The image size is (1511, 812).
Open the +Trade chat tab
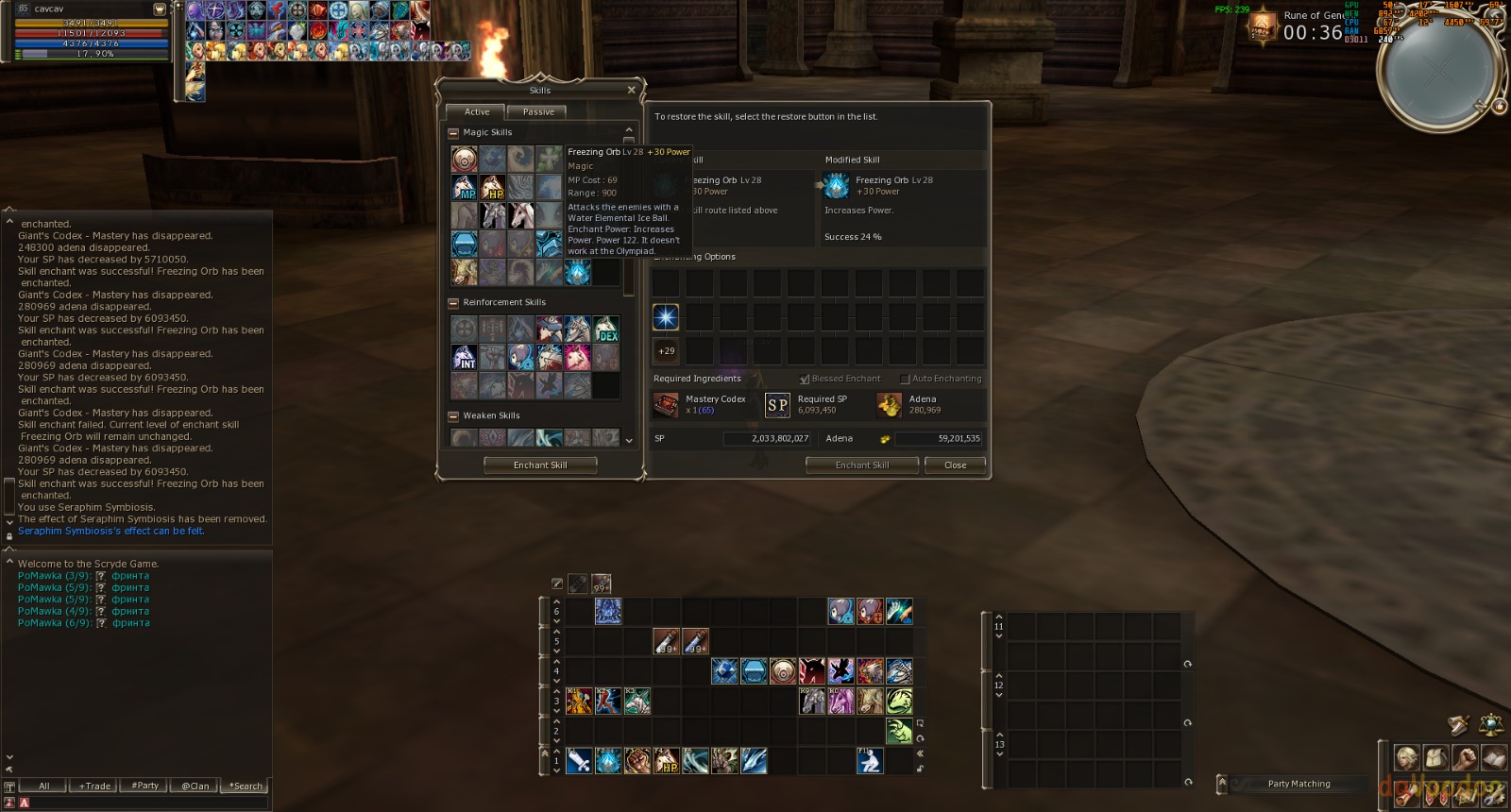(94, 786)
